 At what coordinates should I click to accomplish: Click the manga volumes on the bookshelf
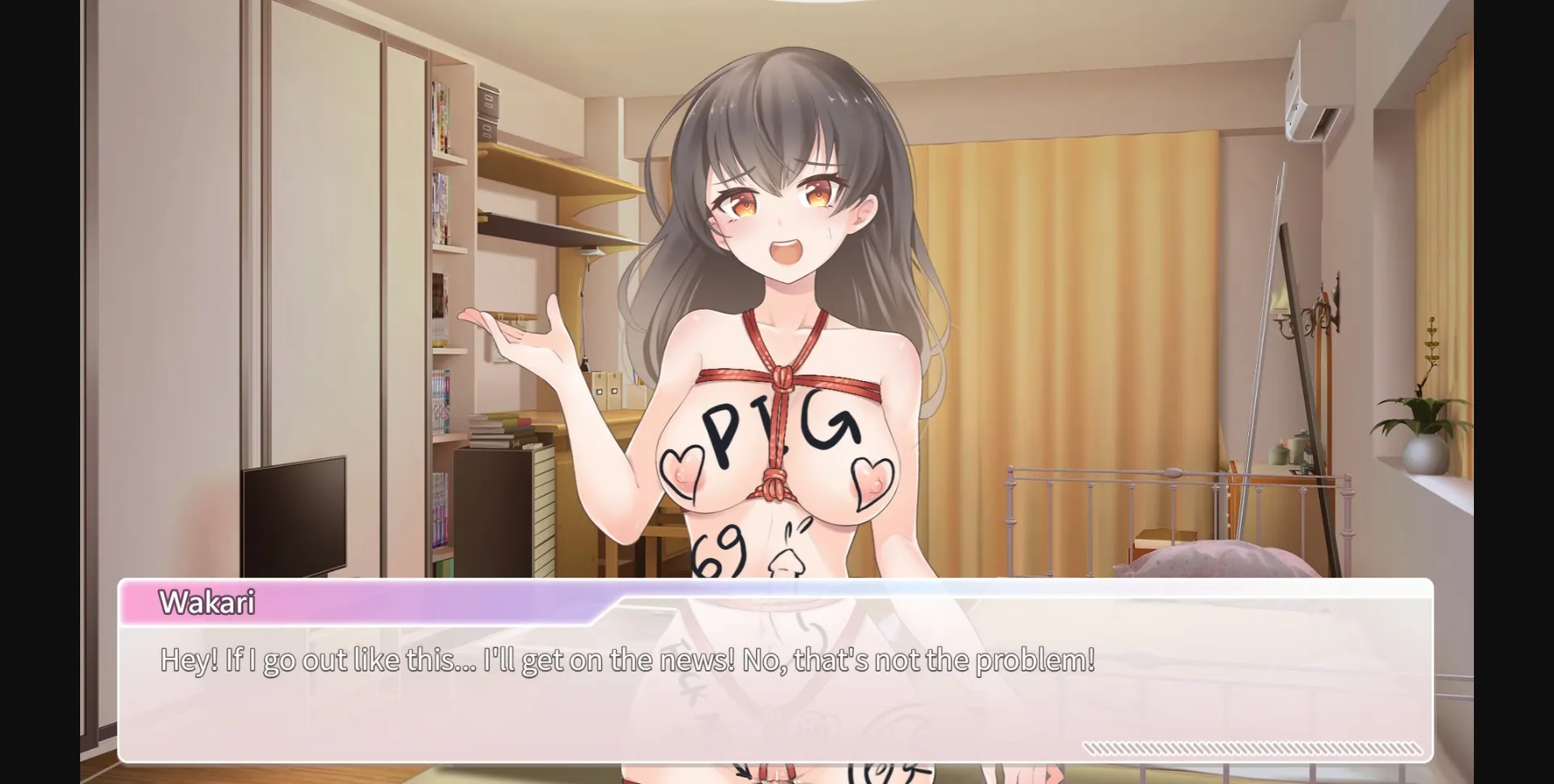444,202
